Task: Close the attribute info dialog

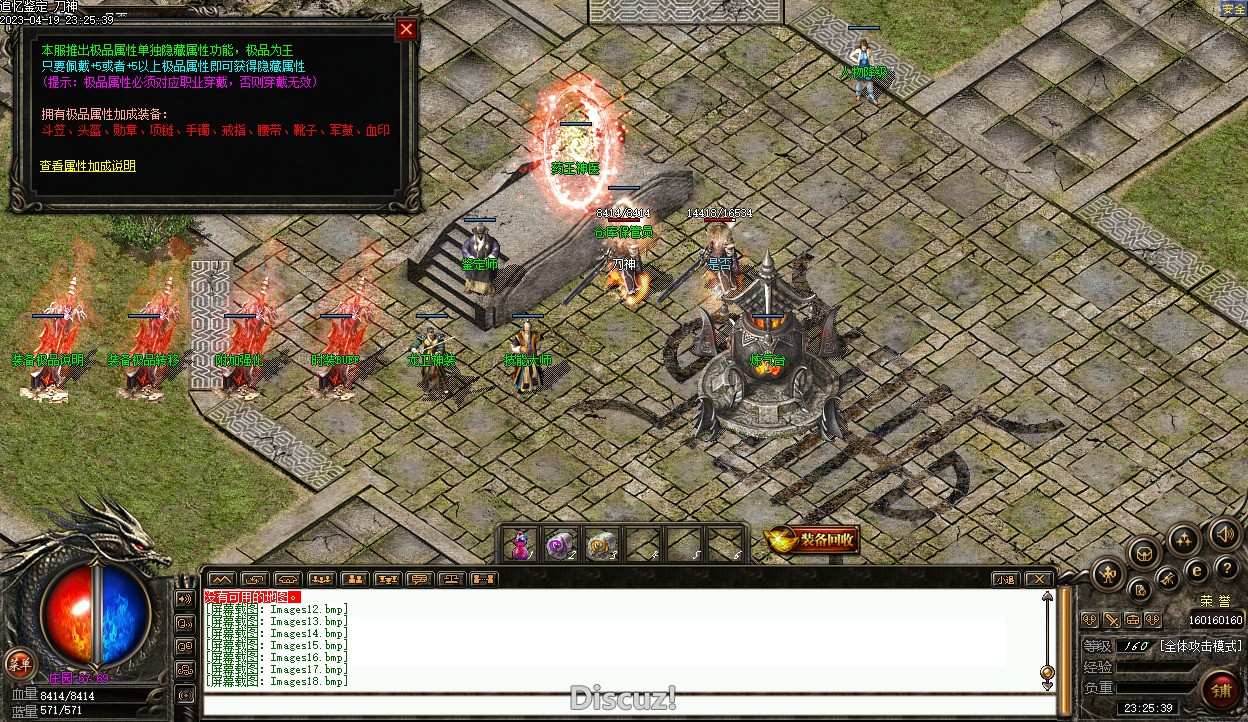Action: coord(406,30)
